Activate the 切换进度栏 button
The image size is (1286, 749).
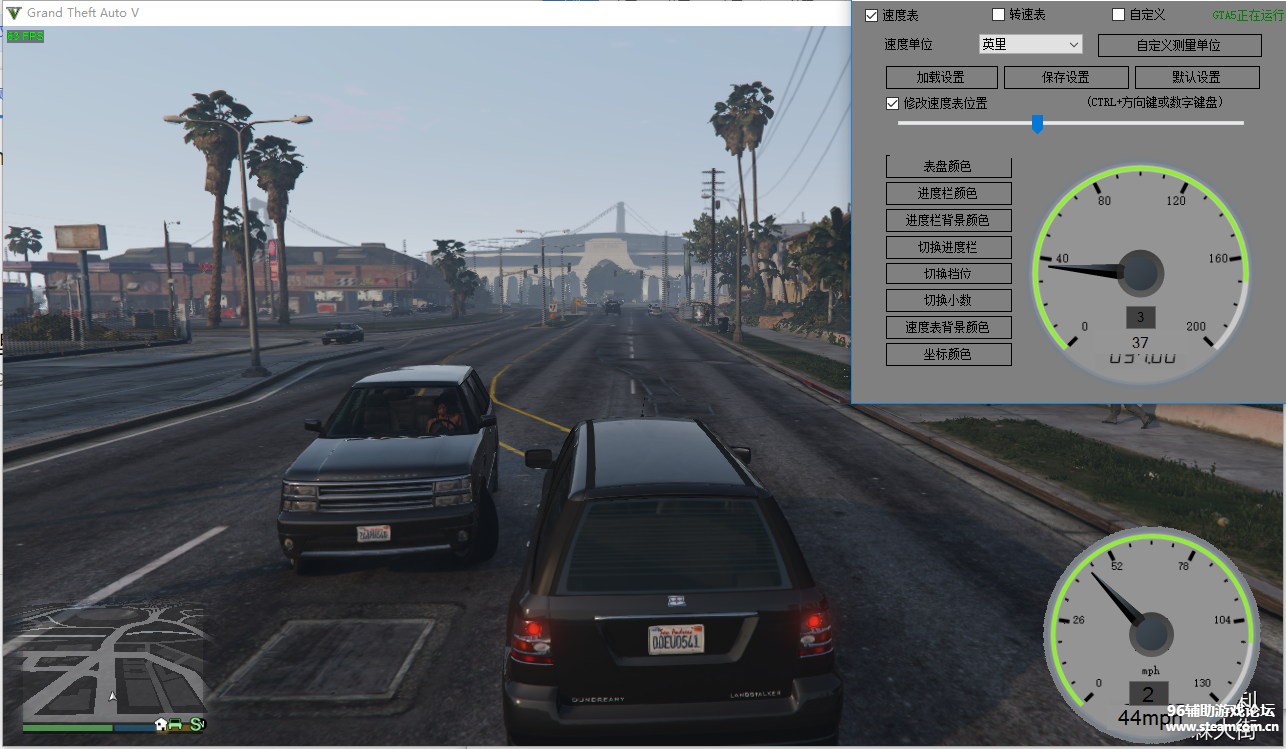click(x=948, y=248)
